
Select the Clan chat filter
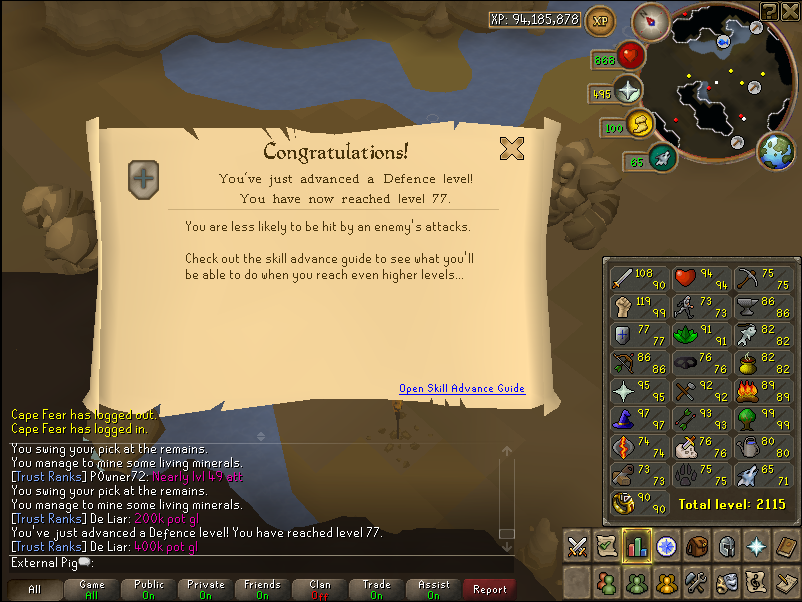tap(320, 589)
